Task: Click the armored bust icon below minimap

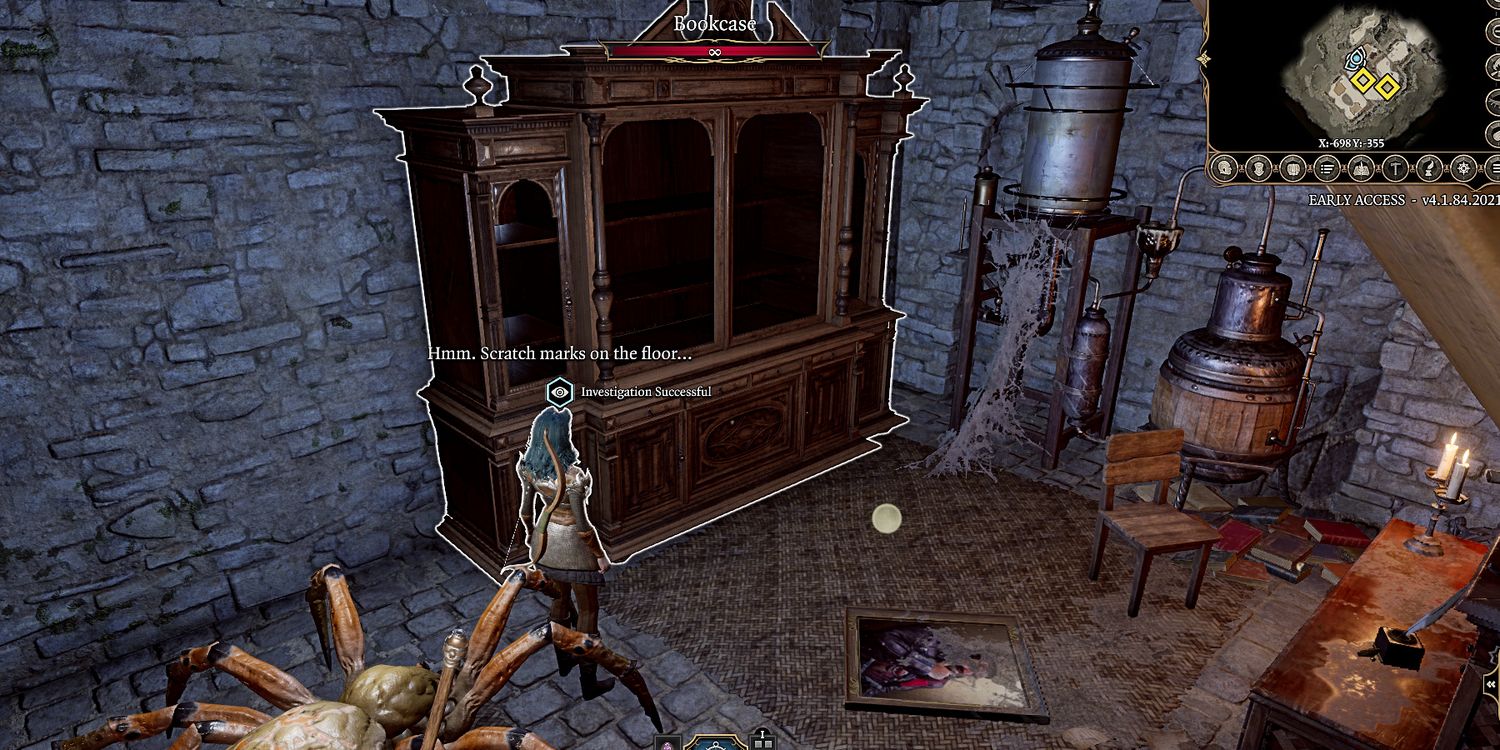Action: [x=1258, y=168]
